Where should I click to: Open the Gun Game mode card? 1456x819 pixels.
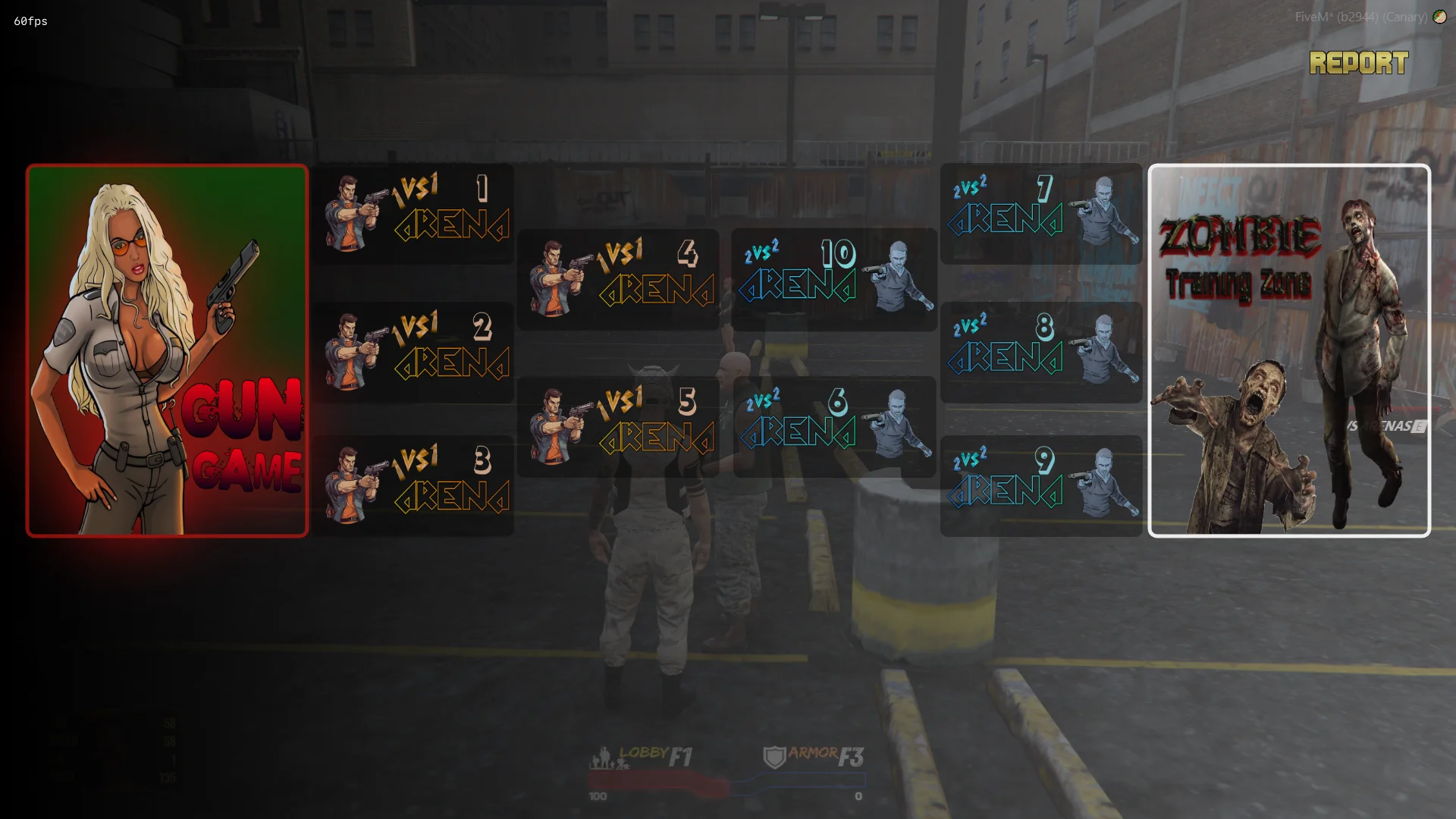[167, 350]
